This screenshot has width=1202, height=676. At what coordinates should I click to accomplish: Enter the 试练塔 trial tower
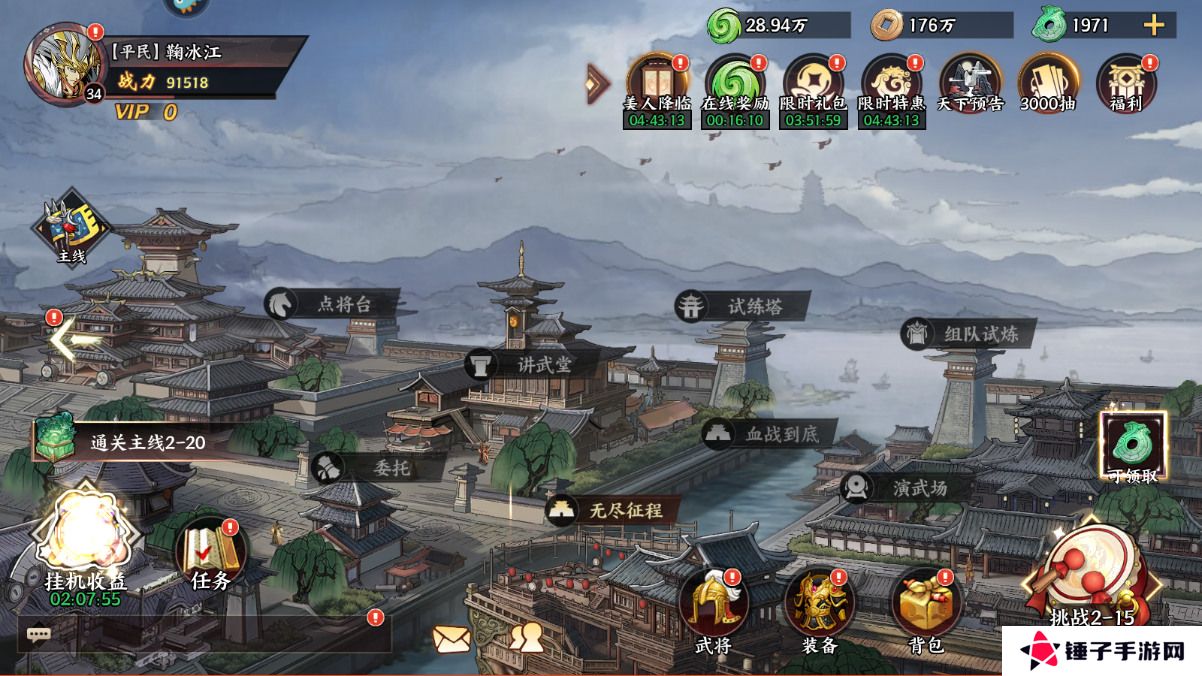tap(741, 307)
